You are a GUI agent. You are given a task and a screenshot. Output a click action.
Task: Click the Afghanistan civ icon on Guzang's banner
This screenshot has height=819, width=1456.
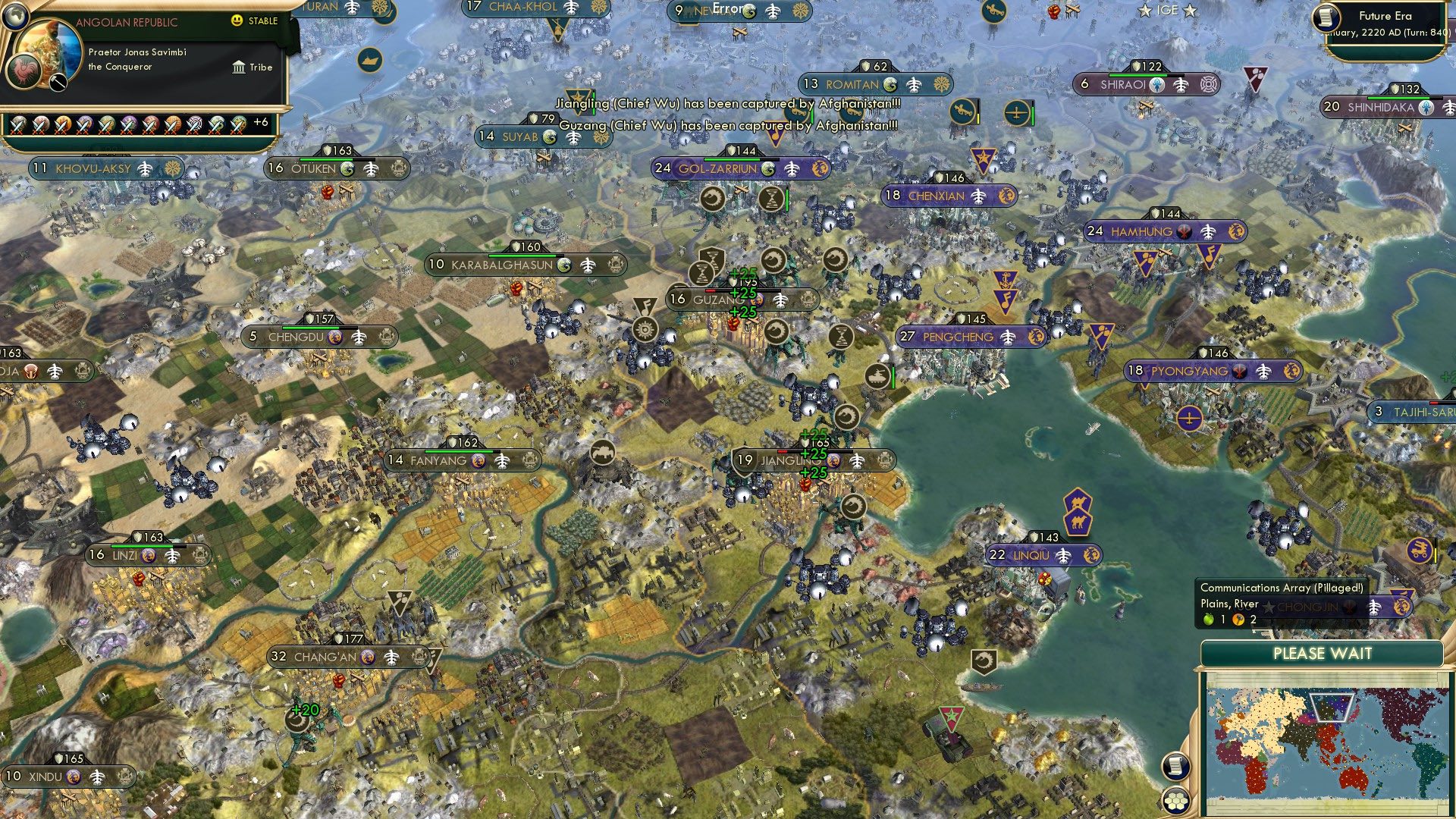[757, 300]
